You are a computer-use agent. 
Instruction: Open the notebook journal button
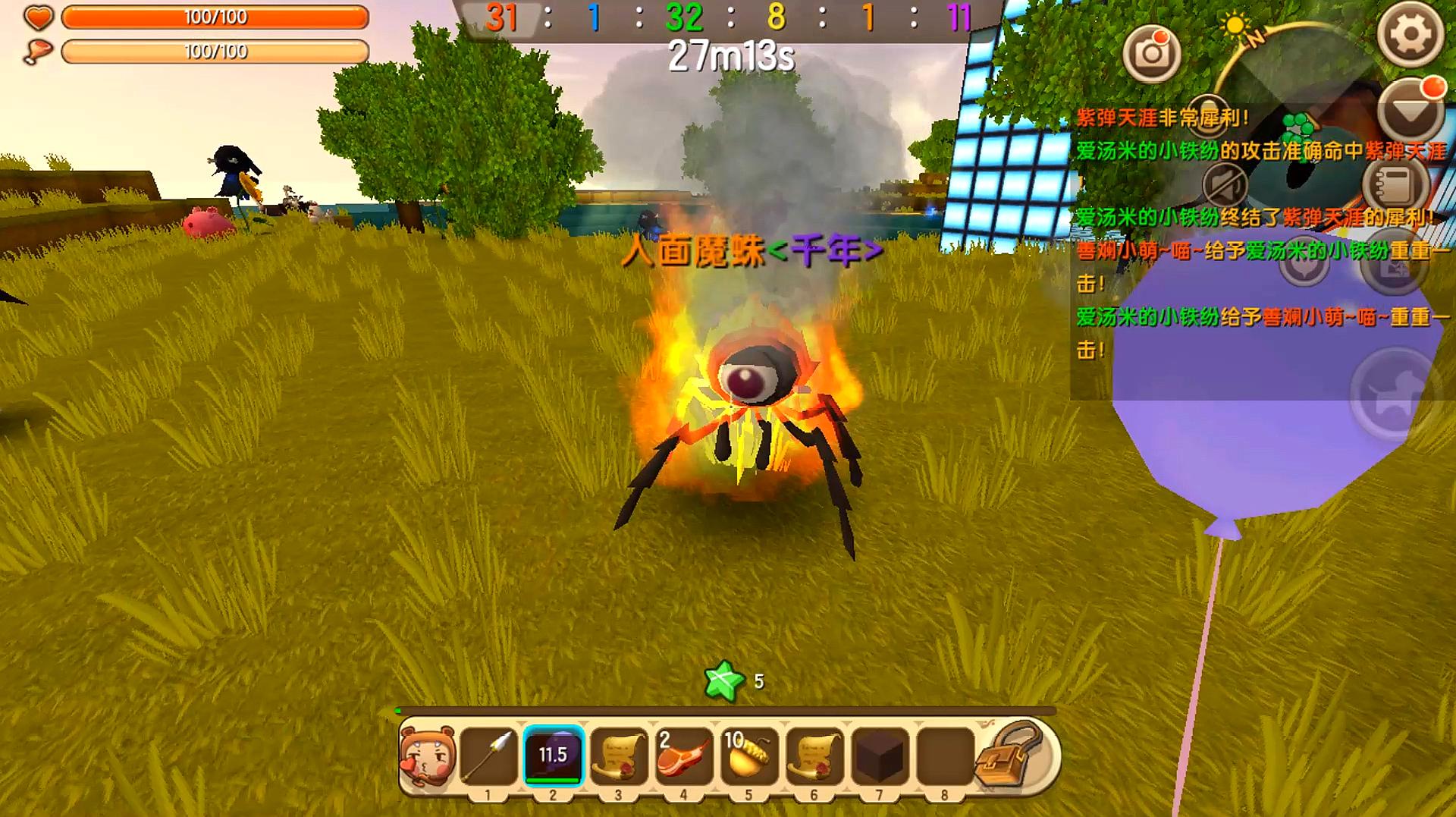[x=1395, y=184]
